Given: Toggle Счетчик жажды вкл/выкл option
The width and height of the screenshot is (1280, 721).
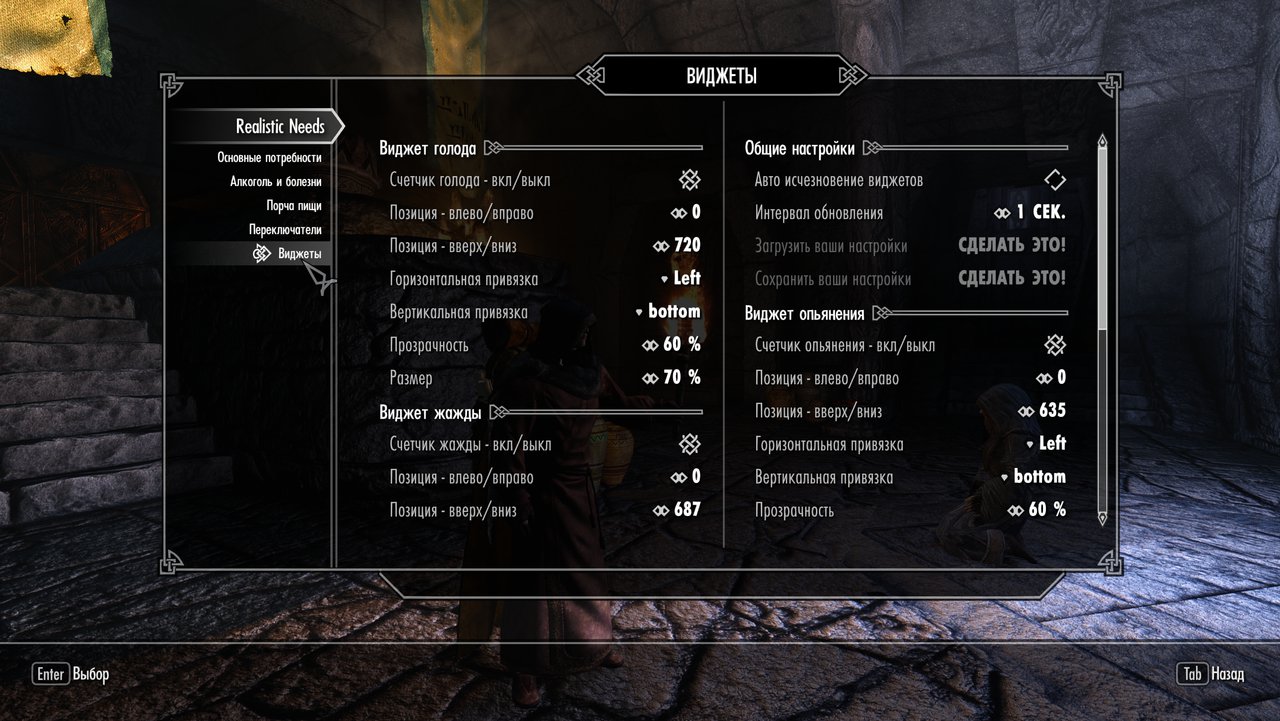Looking at the screenshot, I should coord(689,444).
